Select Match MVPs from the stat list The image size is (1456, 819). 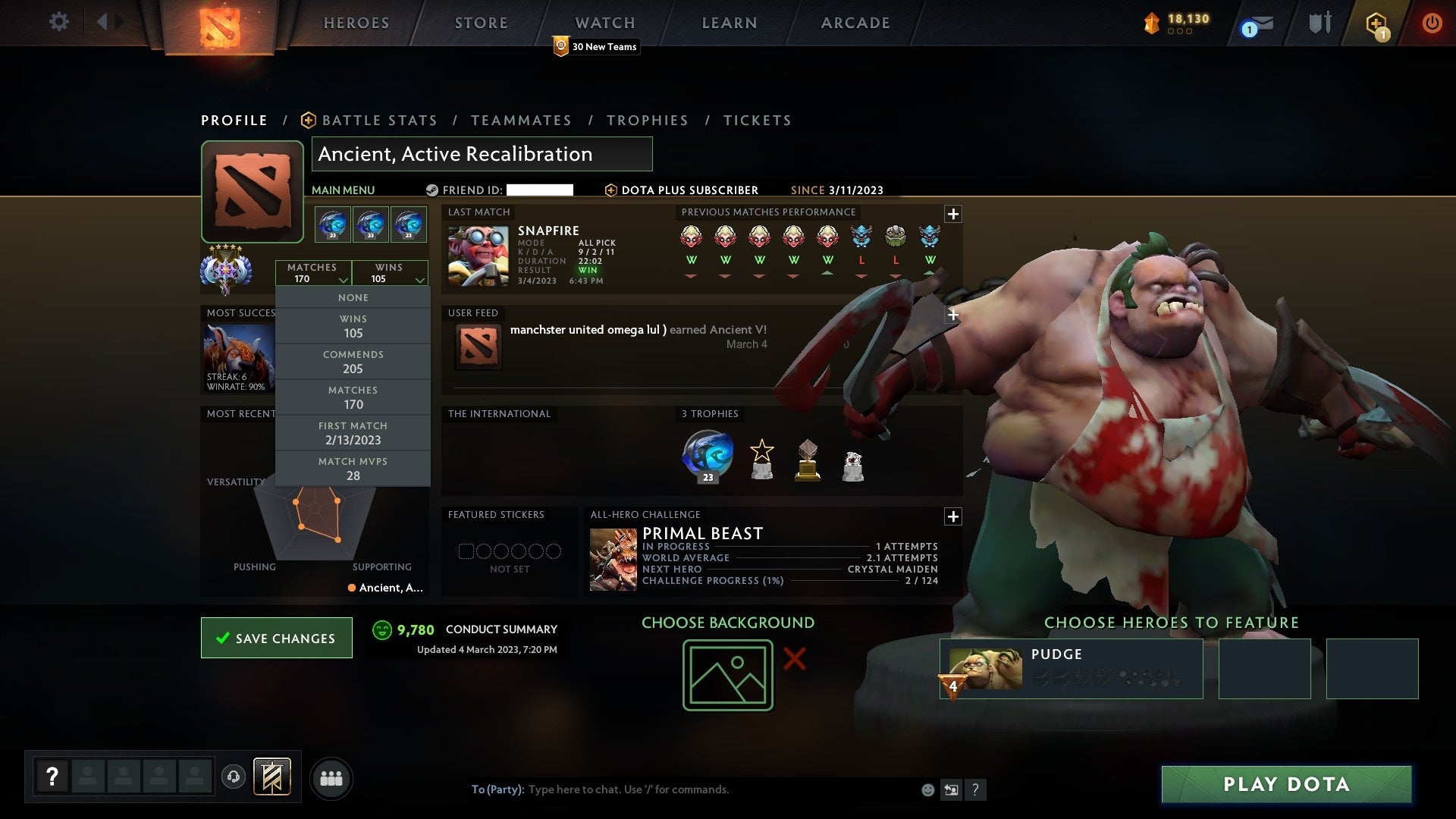[353, 468]
